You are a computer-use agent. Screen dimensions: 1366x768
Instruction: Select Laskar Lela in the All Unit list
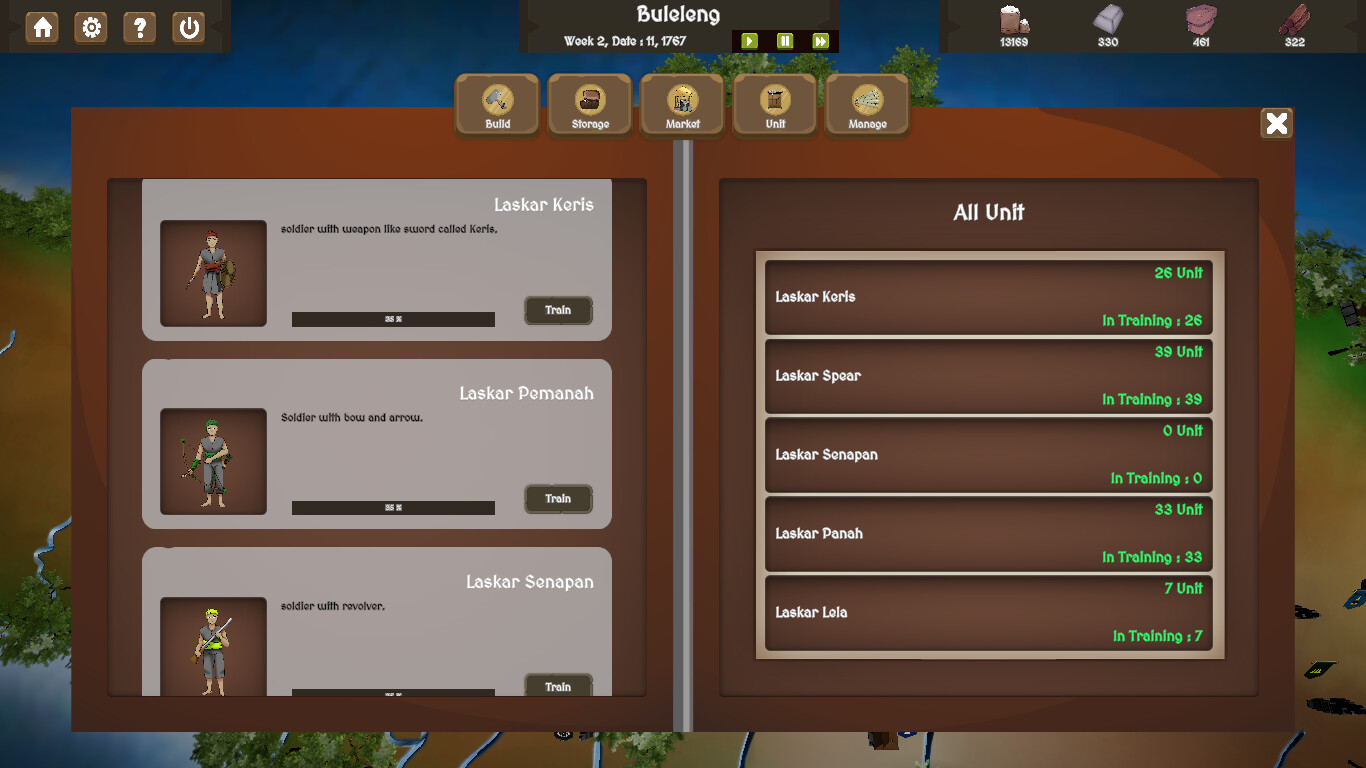(988, 612)
